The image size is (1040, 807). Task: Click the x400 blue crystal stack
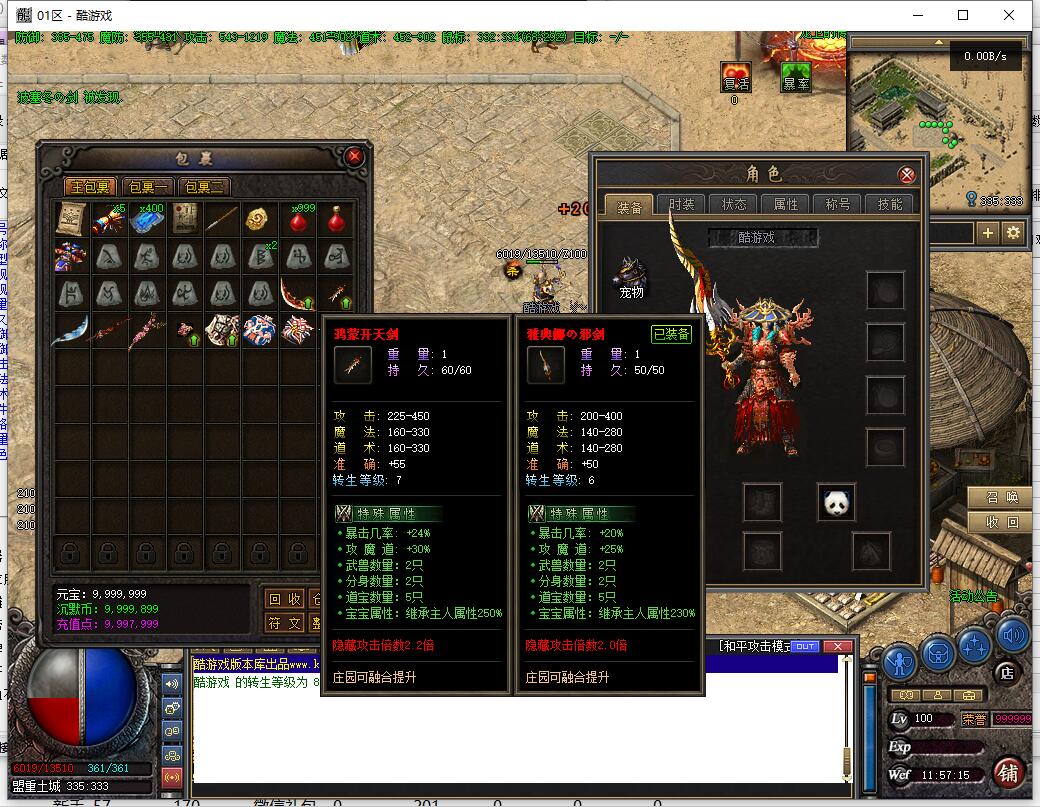146,220
